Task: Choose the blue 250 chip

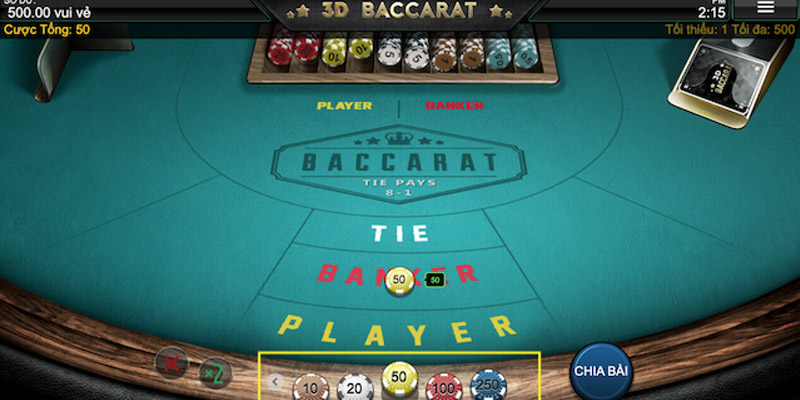Action: pos(489,385)
